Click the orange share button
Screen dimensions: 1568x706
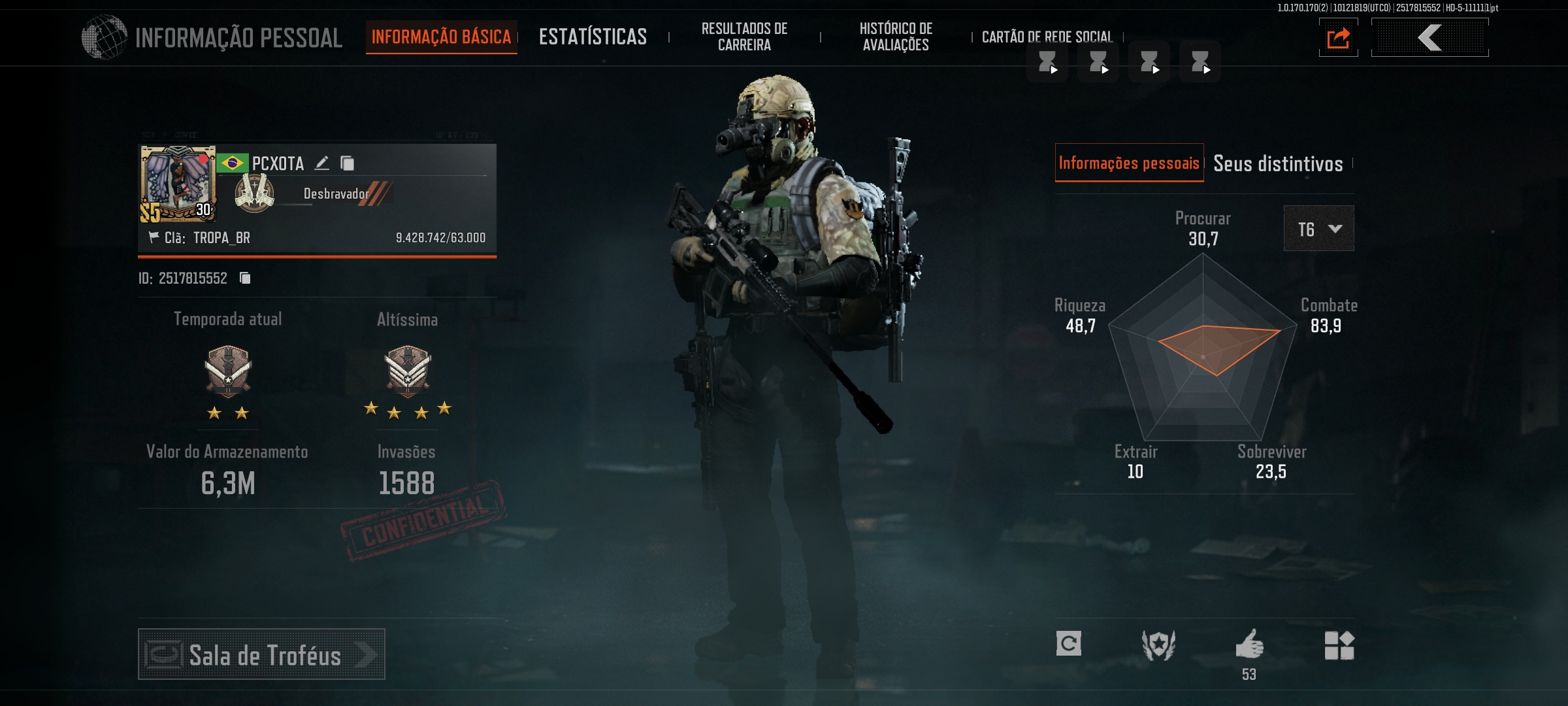tap(1338, 38)
